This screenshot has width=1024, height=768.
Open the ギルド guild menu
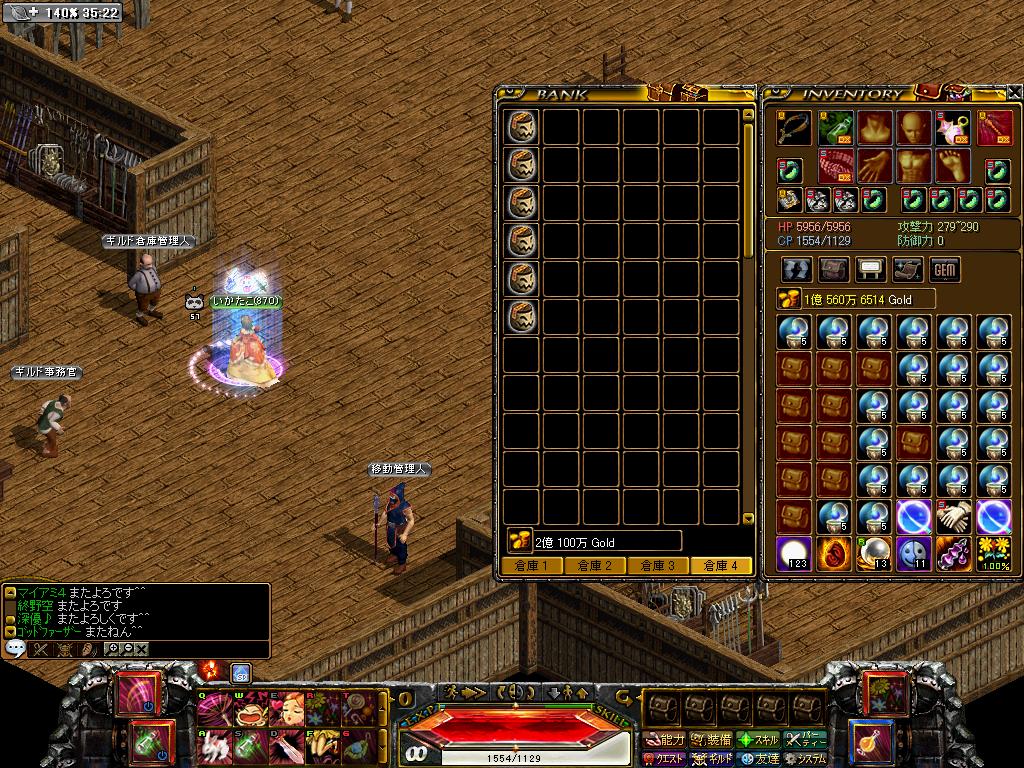click(x=710, y=759)
